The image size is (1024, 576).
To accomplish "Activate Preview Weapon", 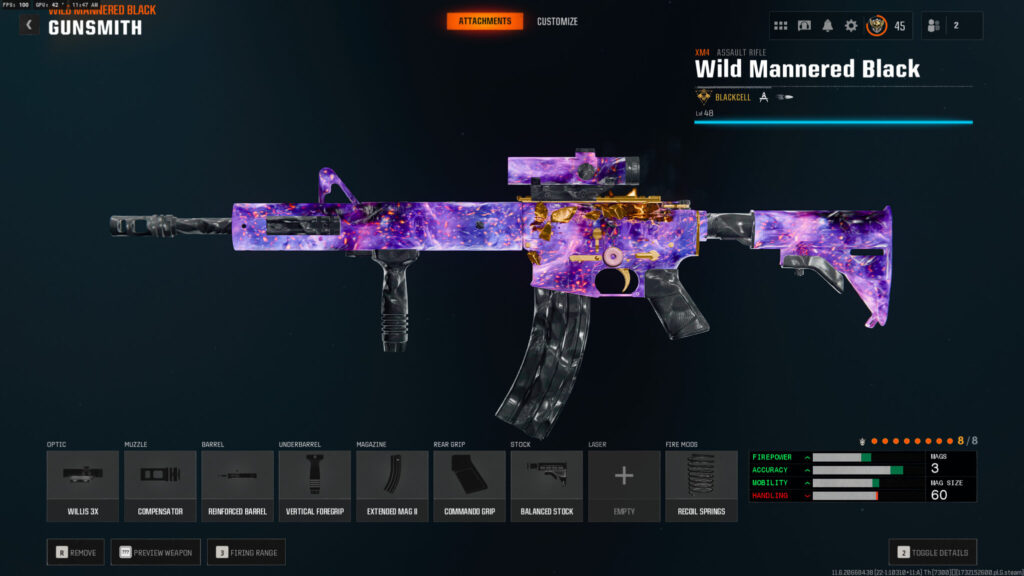I will [x=155, y=551].
